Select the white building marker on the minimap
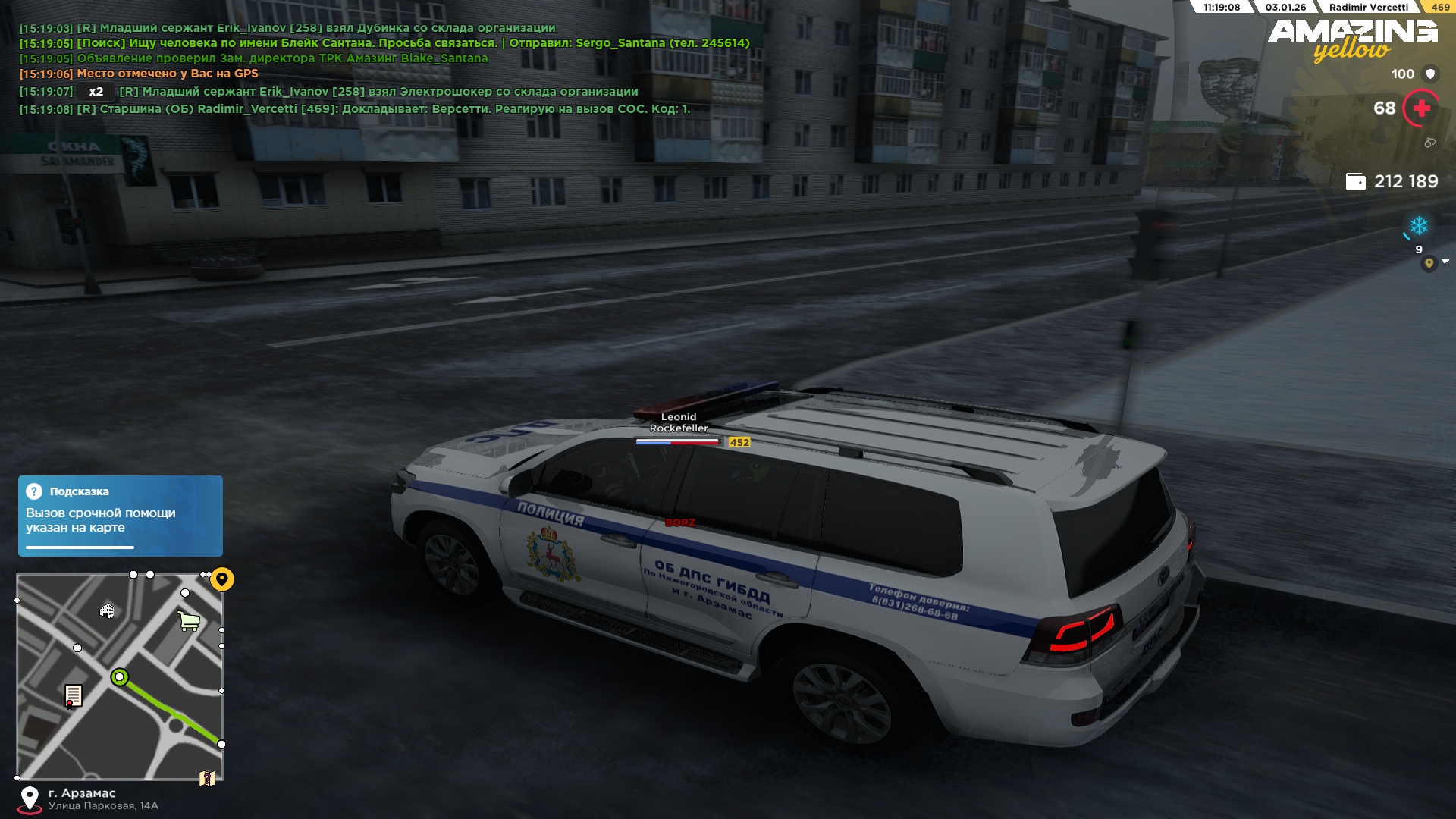The width and height of the screenshot is (1456, 819). coord(107,610)
